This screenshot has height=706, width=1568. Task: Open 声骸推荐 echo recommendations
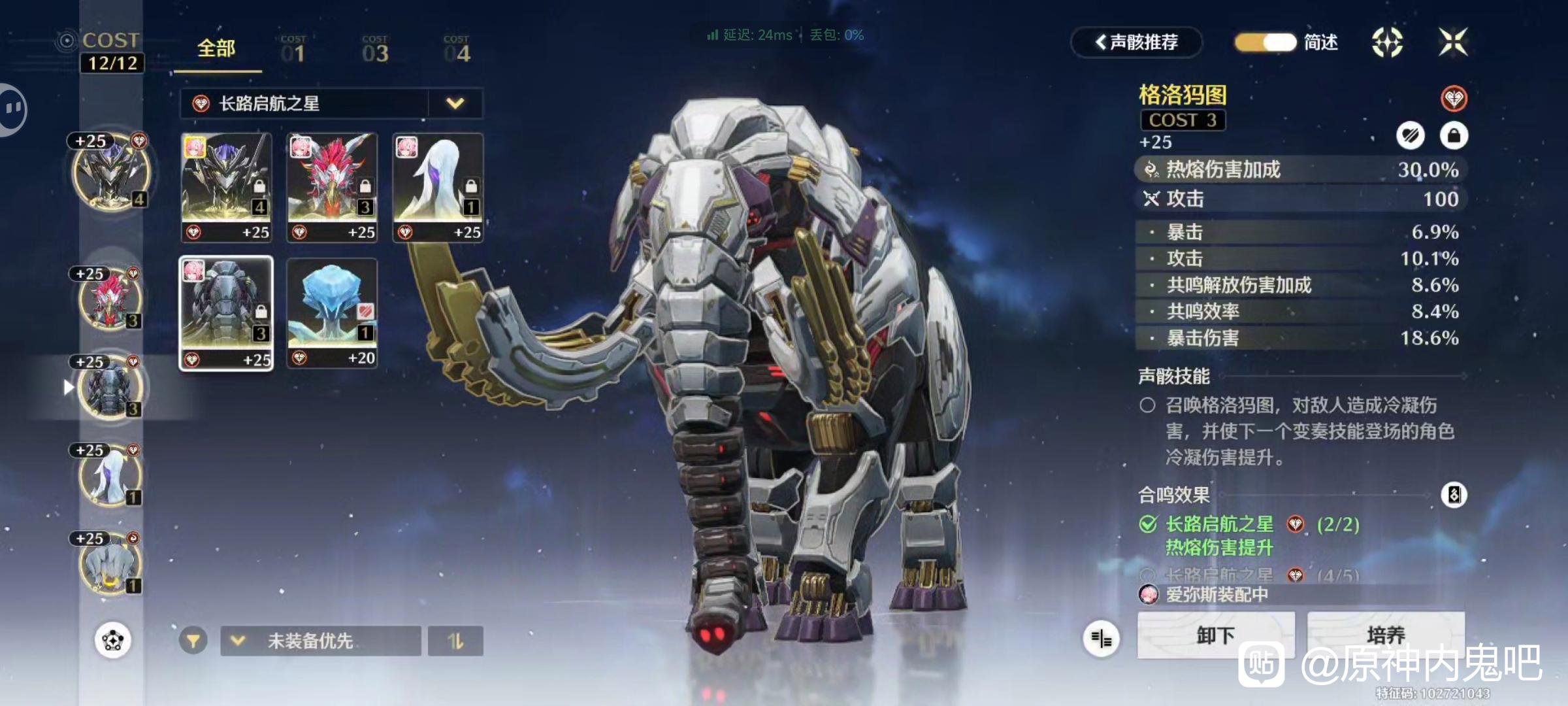tap(1136, 42)
